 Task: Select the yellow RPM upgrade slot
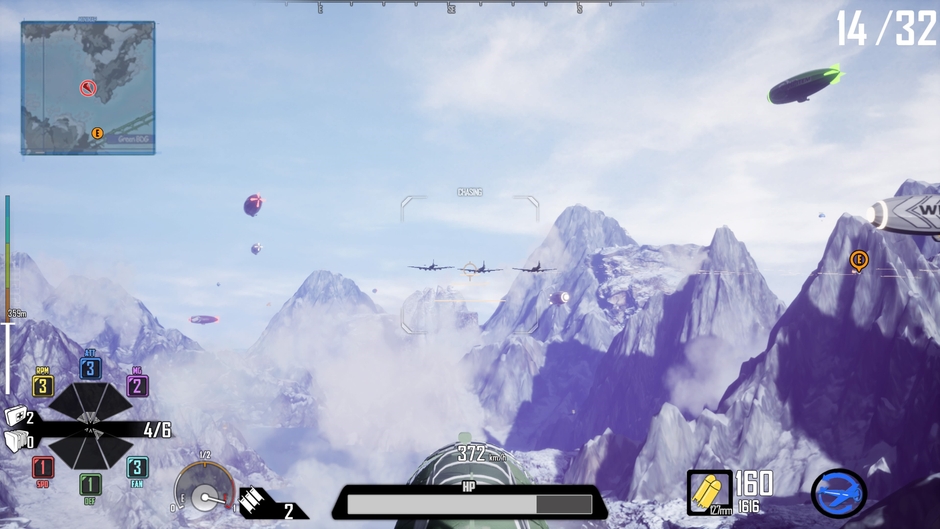coord(42,386)
